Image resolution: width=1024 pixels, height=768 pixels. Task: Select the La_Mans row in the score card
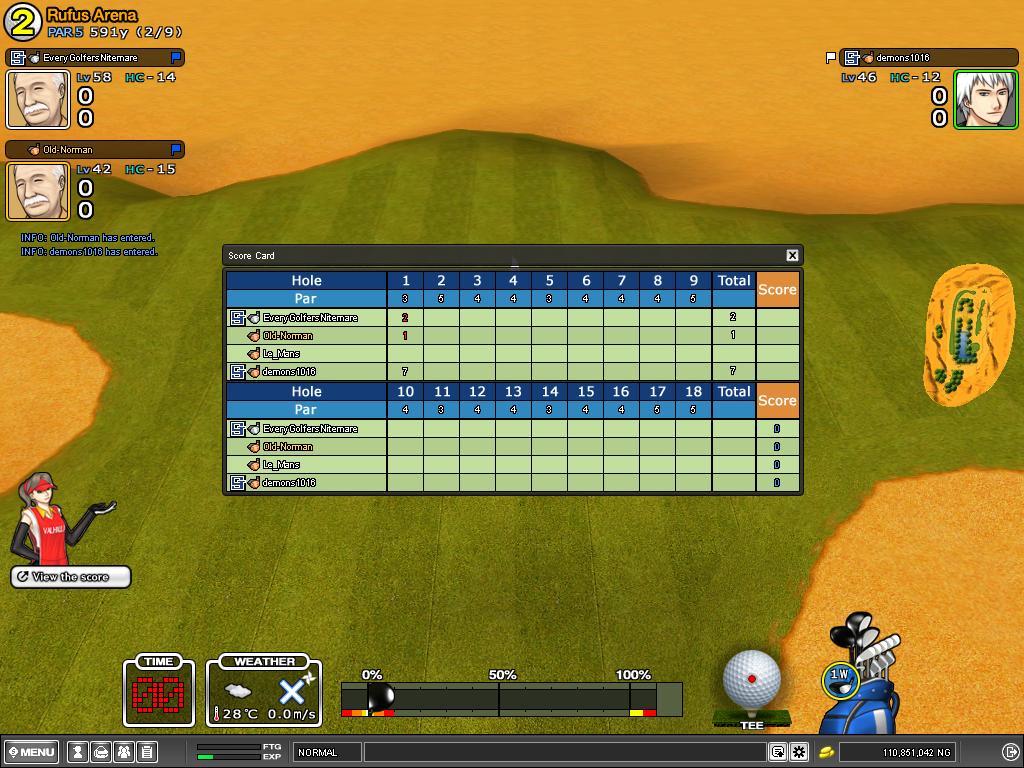pyautogui.click(x=281, y=354)
